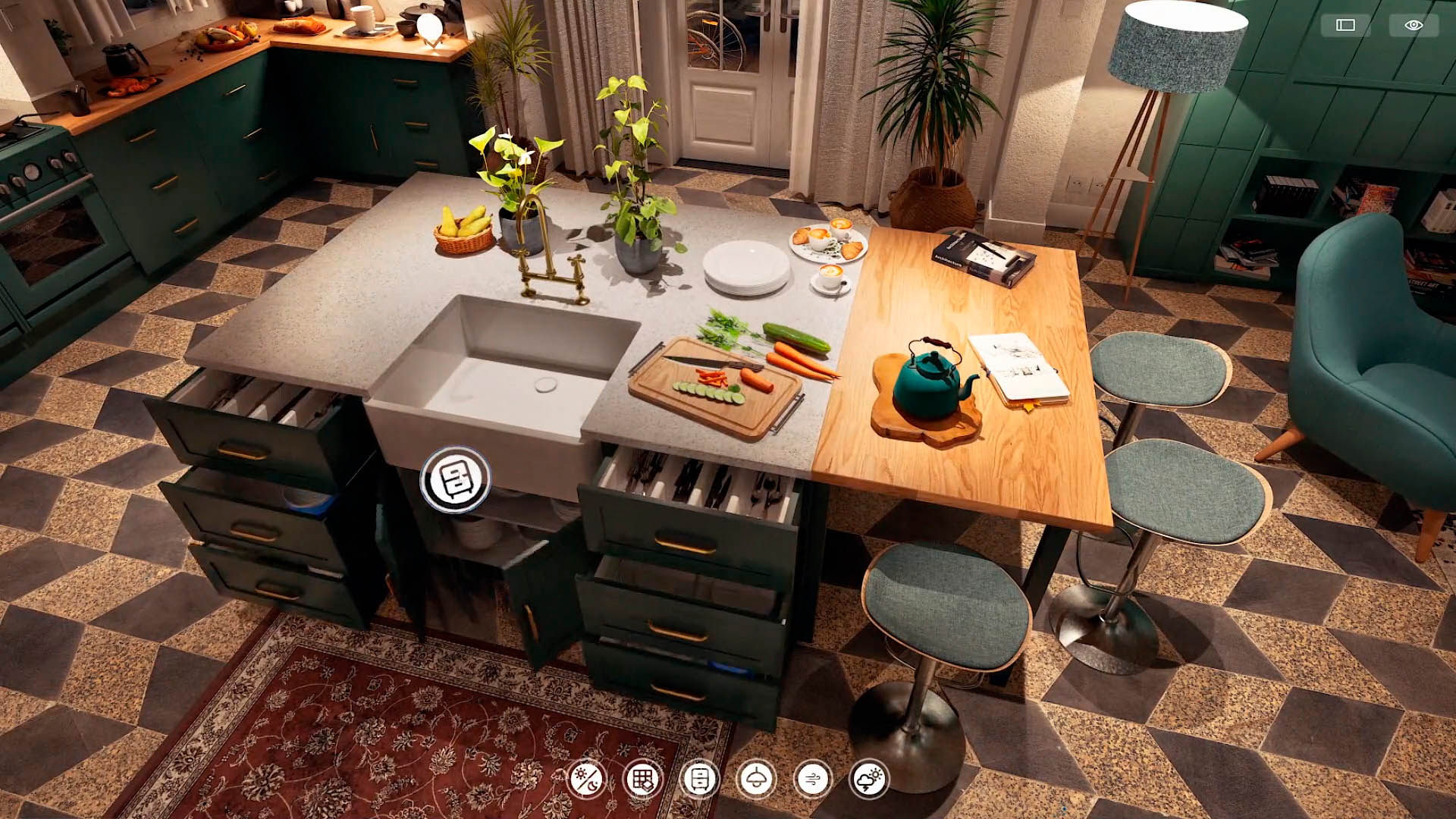The height and width of the screenshot is (819, 1456).
Task: Switch on the pendant lamp lighting control
Action: (756, 779)
